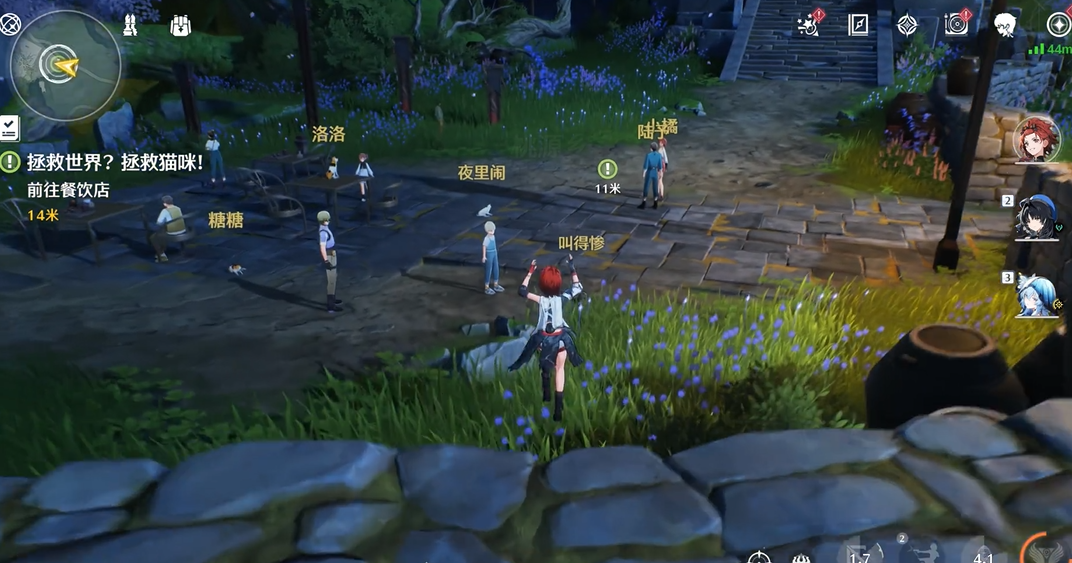Switch to party member 3 portrait
This screenshot has width=1072, height=563.
coord(1037,295)
